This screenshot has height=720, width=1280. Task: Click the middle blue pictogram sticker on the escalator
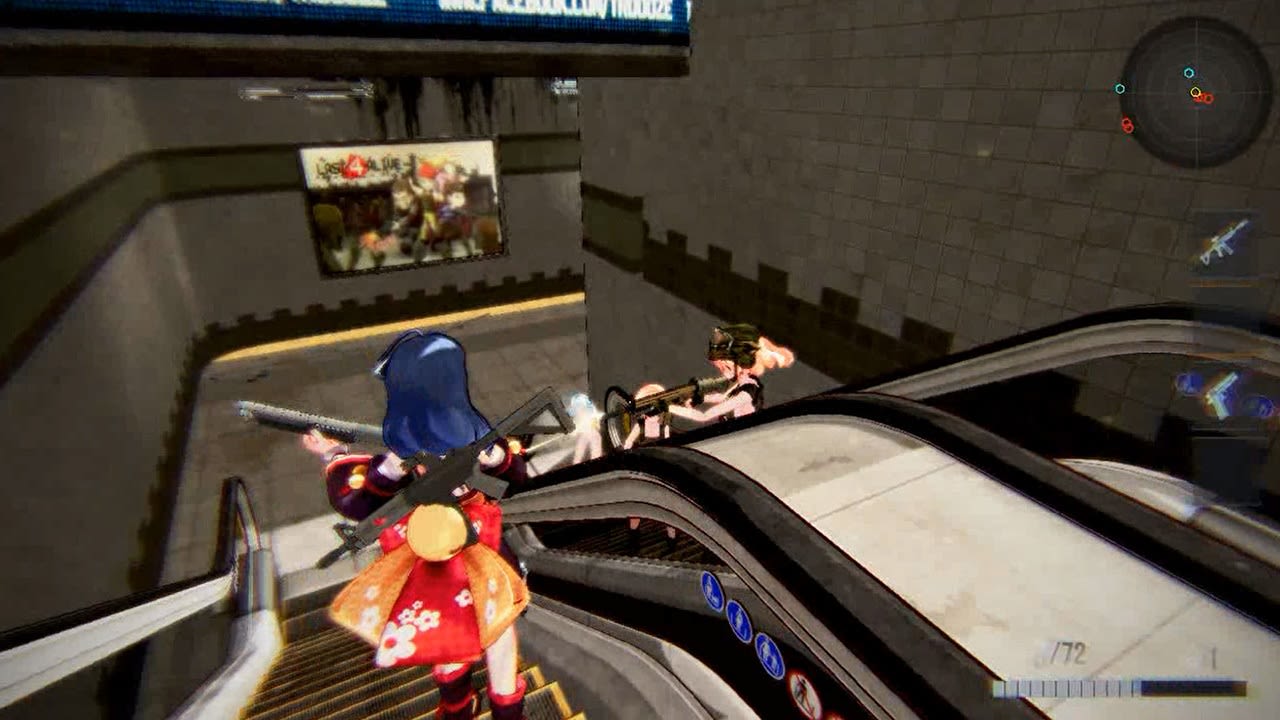click(738, 620)
